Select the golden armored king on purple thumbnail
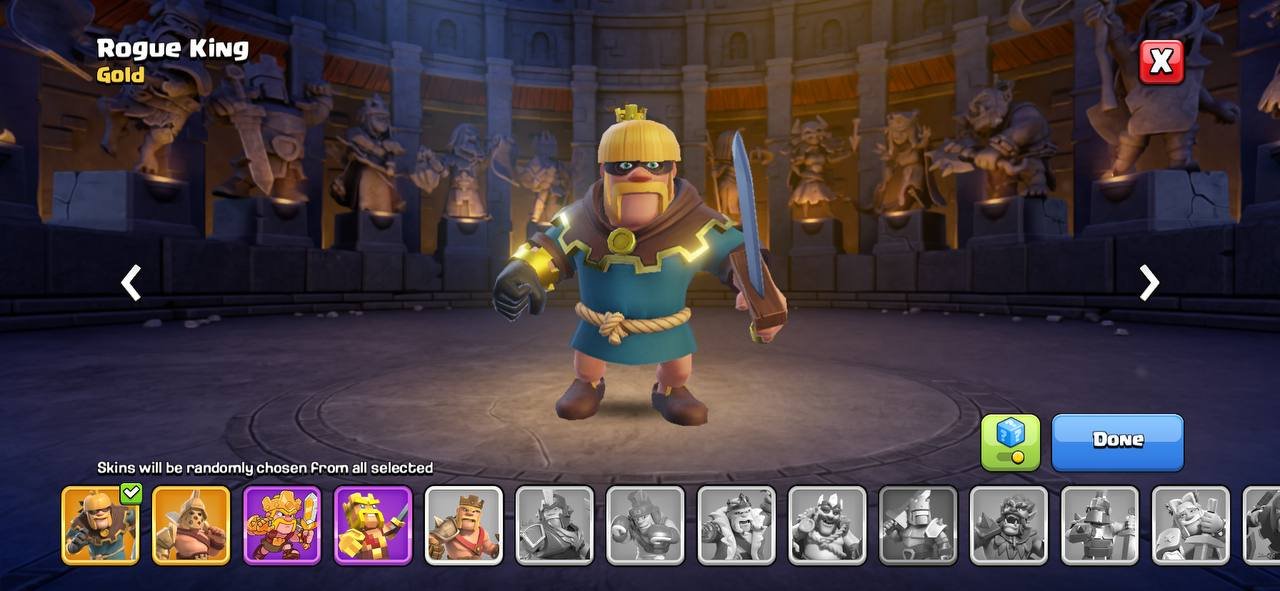 click(282, 525)
